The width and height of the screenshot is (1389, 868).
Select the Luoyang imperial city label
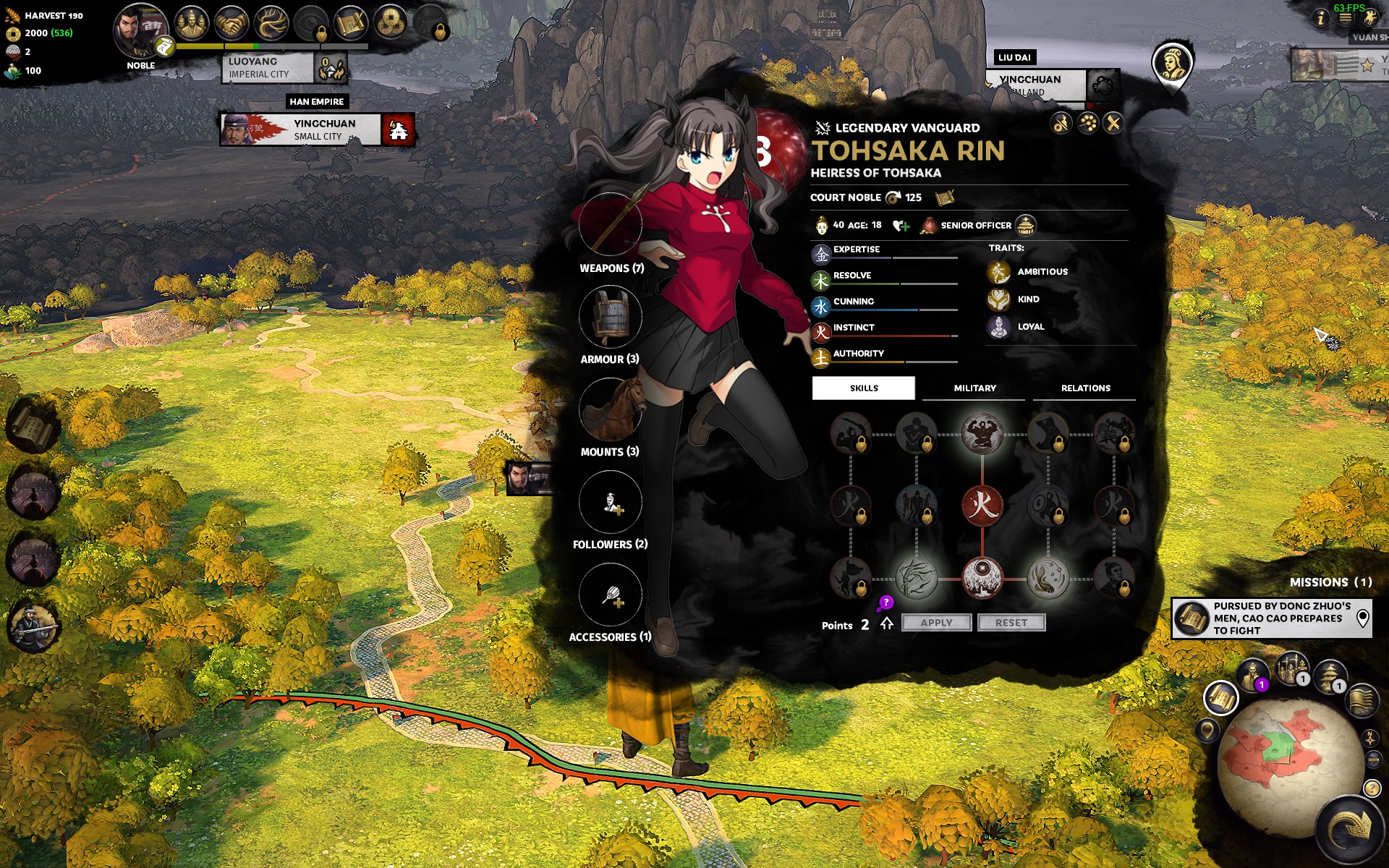(x=267, y=68)
